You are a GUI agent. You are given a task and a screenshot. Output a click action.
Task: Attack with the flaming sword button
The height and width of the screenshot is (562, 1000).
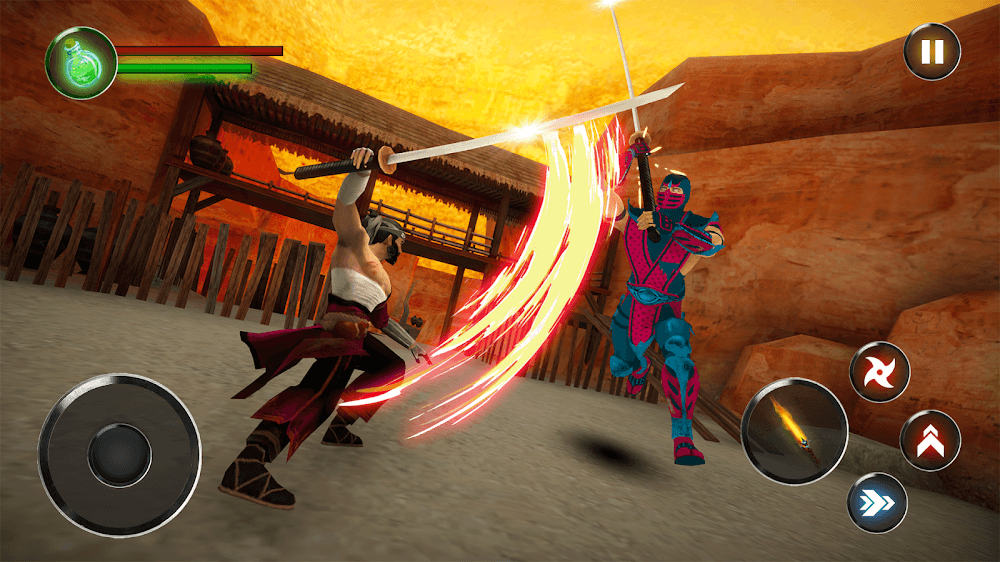(795, 432)
